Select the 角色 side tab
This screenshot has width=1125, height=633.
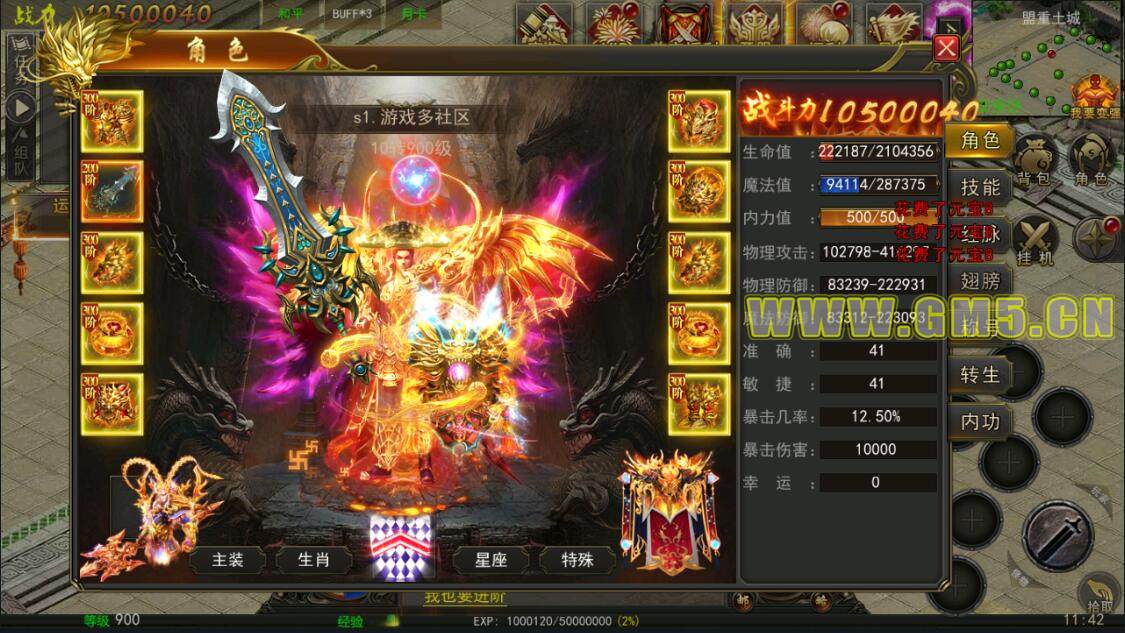980,140
